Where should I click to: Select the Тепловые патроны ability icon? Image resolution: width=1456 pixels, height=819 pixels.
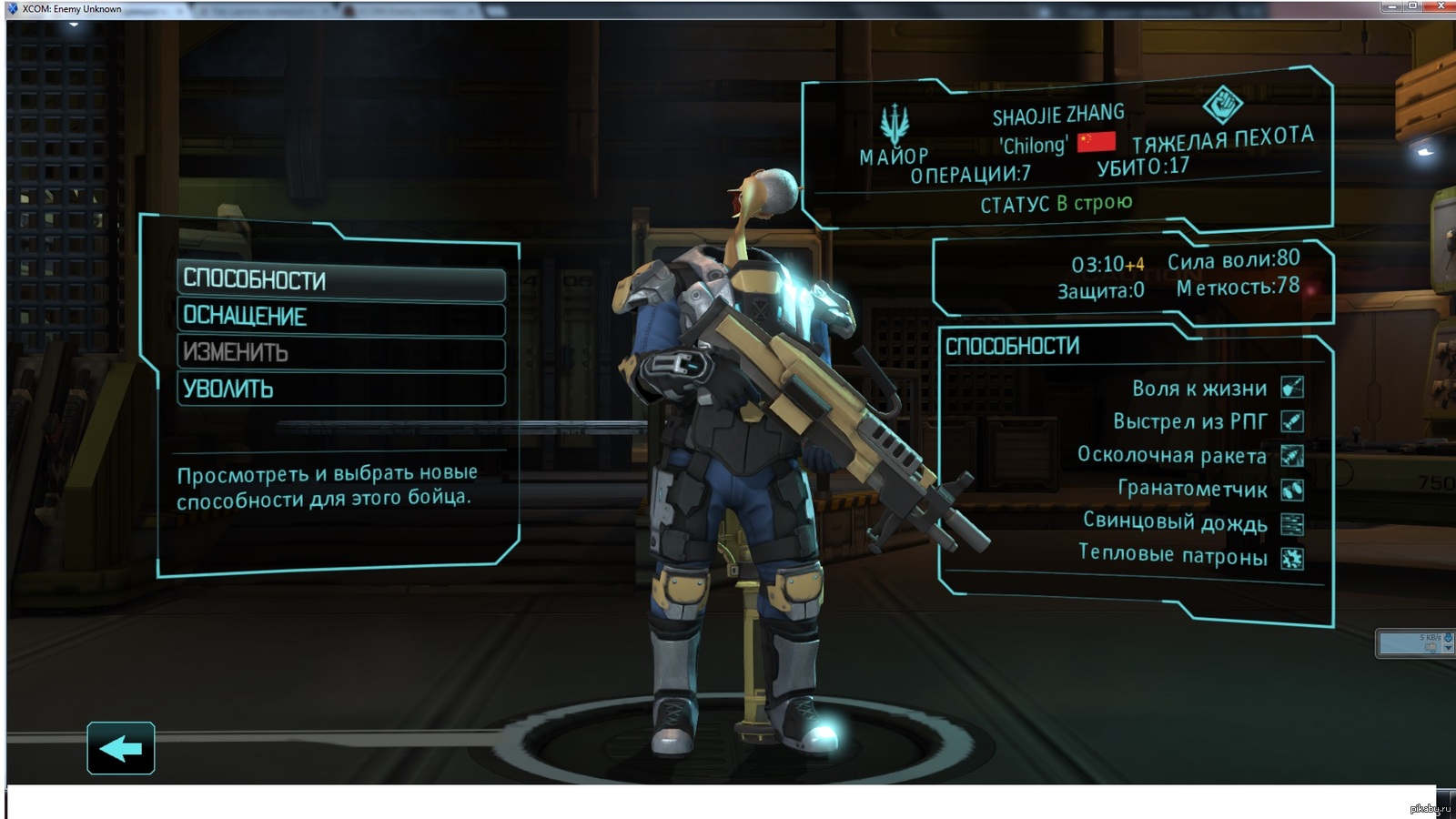pos(1292,557)
